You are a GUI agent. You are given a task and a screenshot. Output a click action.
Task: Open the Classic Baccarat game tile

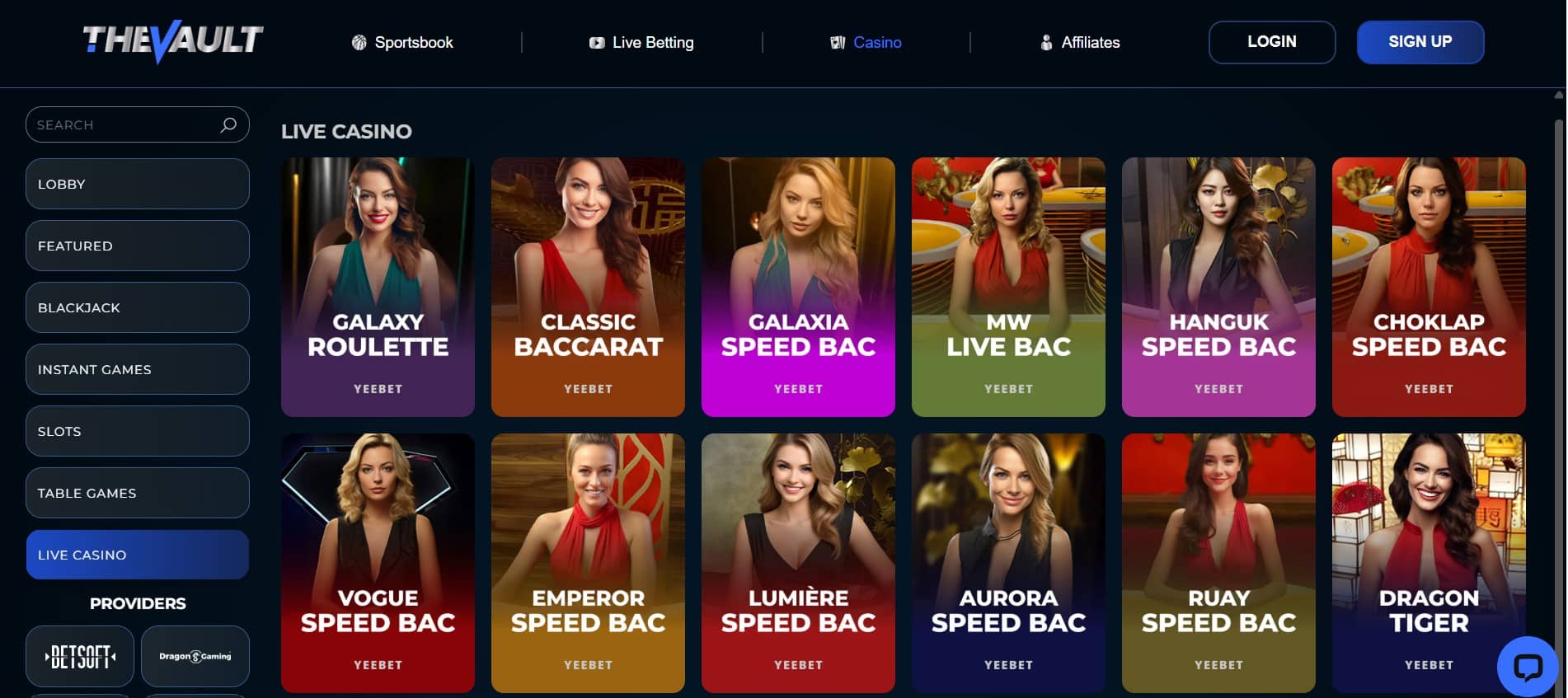(x=588, y=287)
